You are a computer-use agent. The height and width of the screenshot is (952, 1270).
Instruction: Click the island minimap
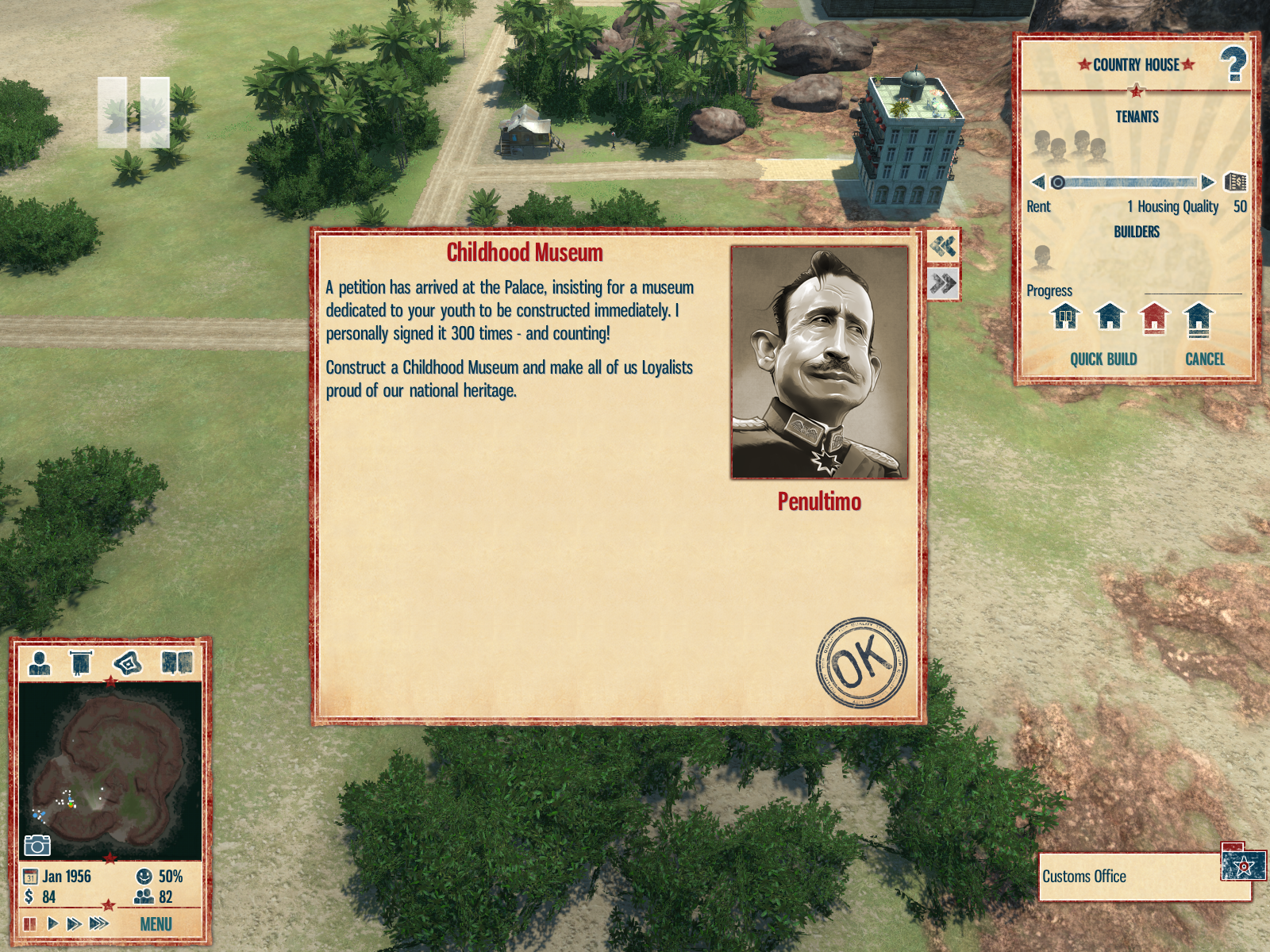110,770
